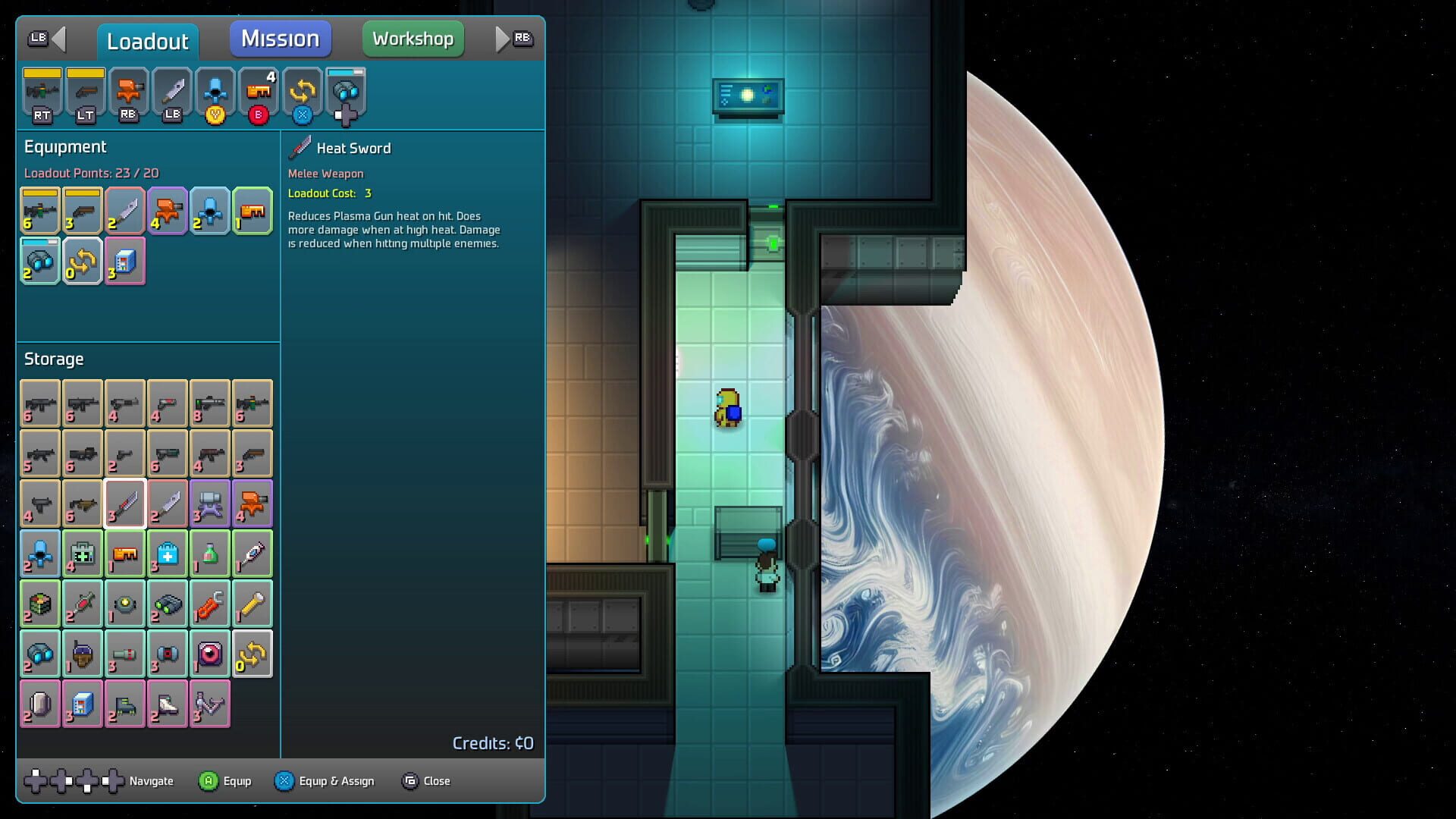Click the binoculars icon in Storage
Image resolution: width=1456 pixels, height=819 pixels.
tap(40, 653)
